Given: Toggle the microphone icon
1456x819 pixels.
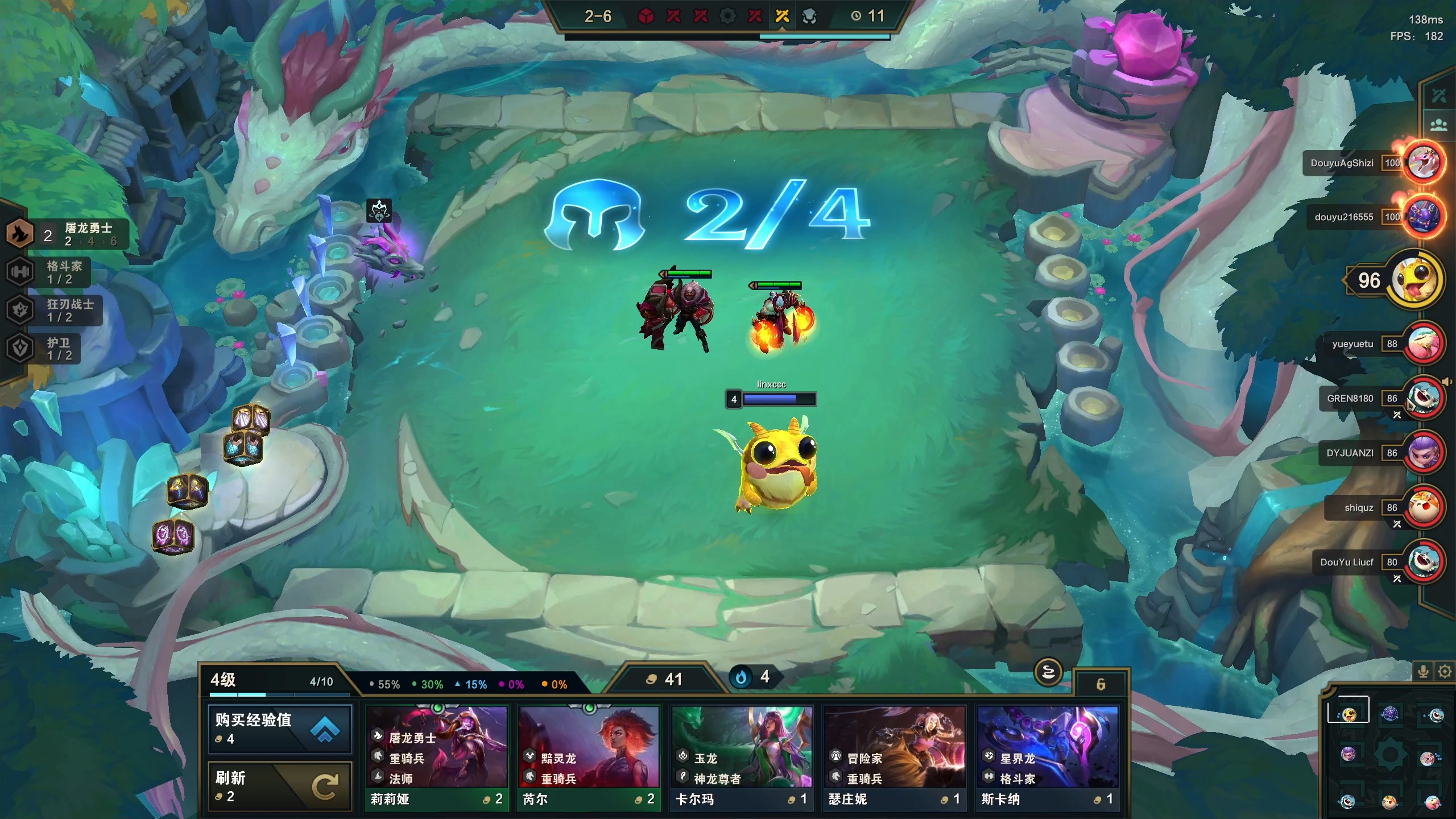Looking at the screenshot, I should coord(1423,672).
